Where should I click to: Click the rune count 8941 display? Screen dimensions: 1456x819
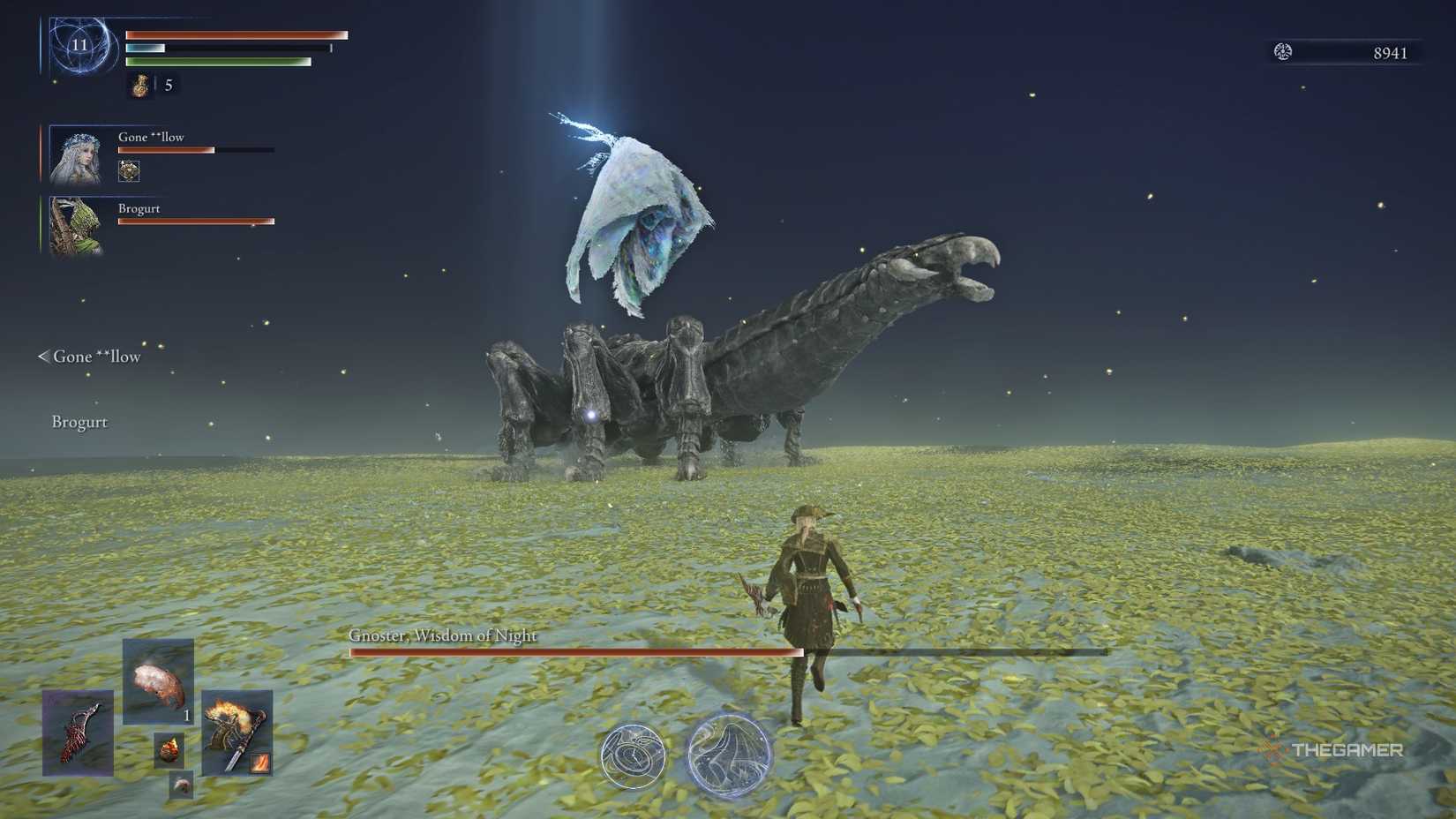tap(1390, 50)
